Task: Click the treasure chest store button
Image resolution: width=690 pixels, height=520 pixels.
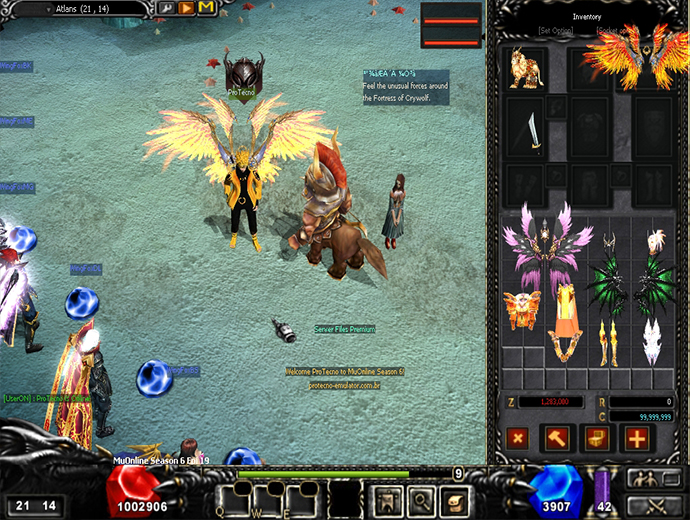Action: pyautogui.click(x=596, y=437)
